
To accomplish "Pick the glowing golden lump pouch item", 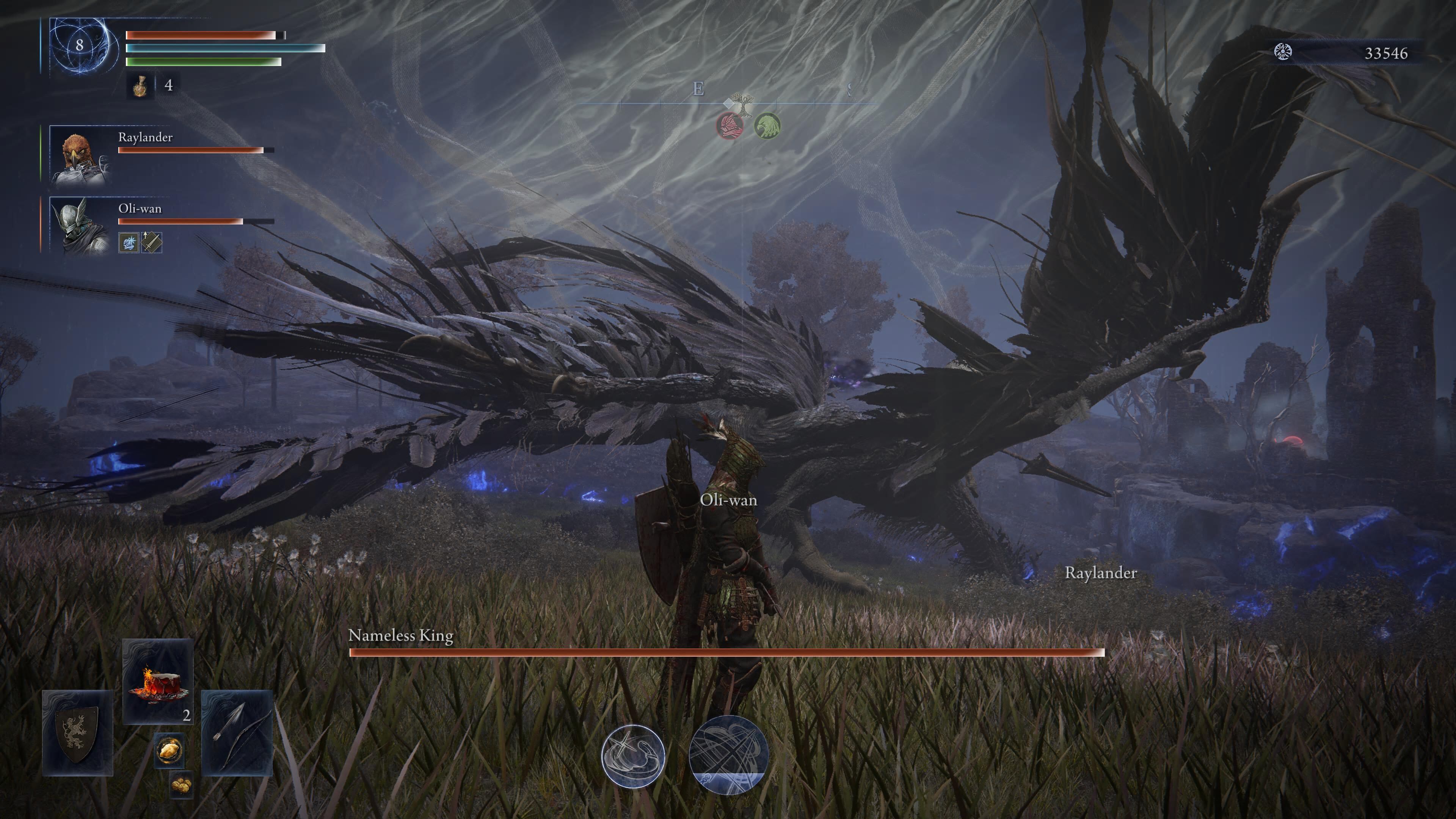I will [169, 751].
